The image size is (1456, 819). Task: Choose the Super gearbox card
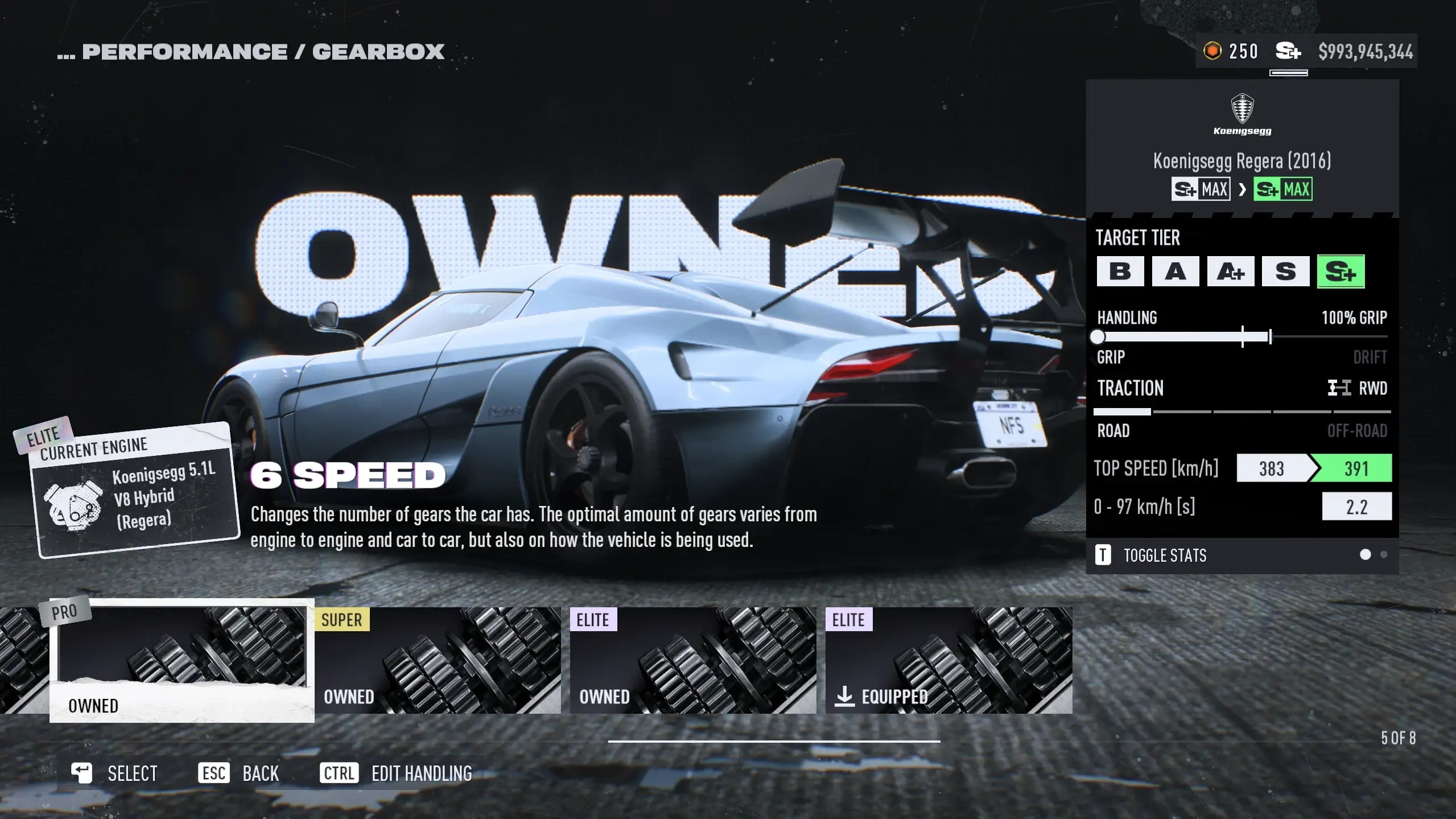pyautogui.click(x=437, y=660)
